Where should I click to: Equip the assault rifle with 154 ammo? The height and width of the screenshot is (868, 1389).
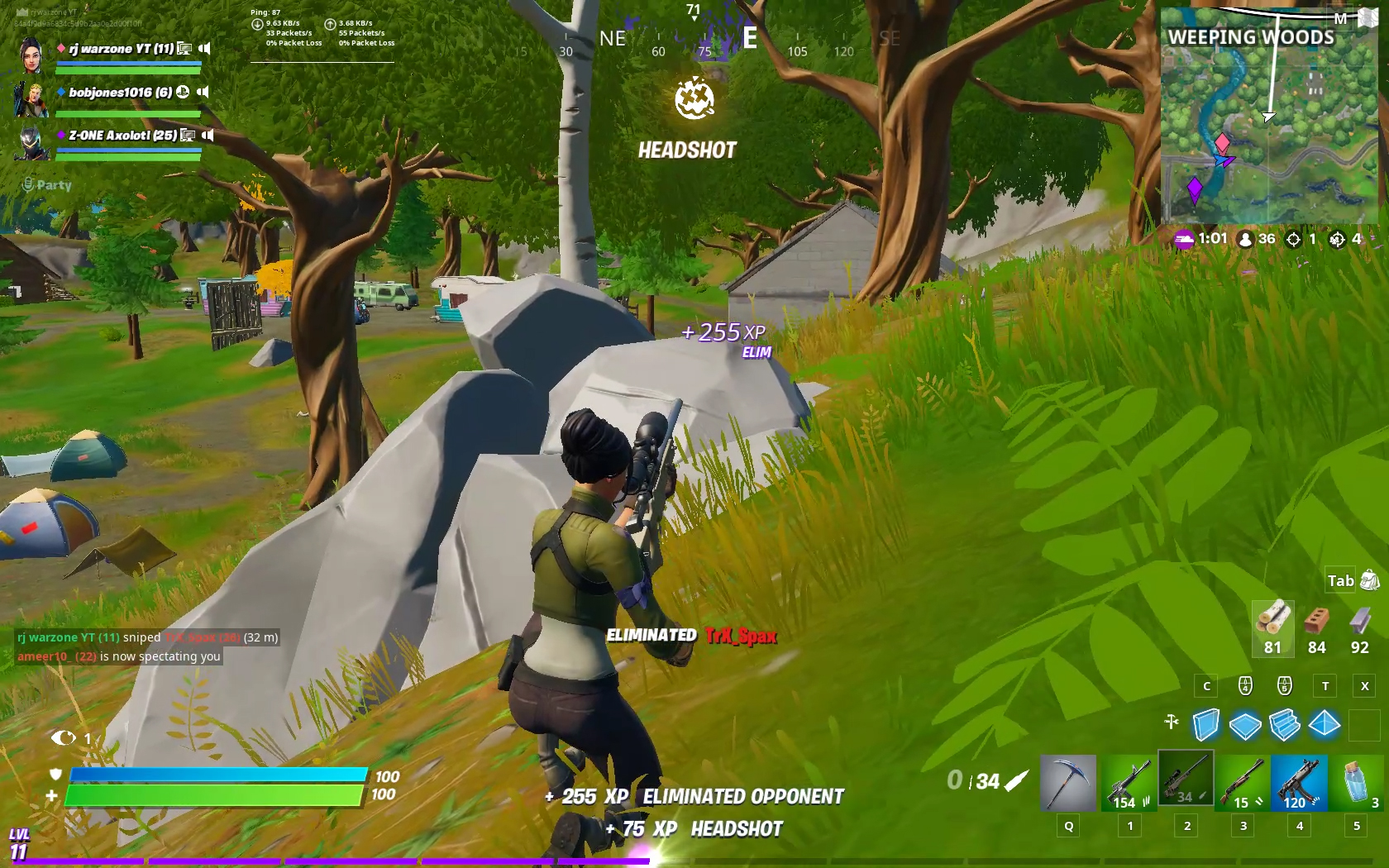point(1129,782)
